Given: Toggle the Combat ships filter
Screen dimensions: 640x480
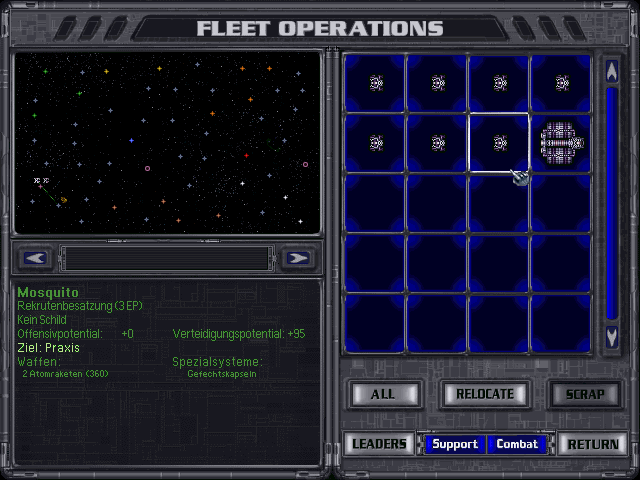Looking at the screenshot, I should [x=517, y=444].
